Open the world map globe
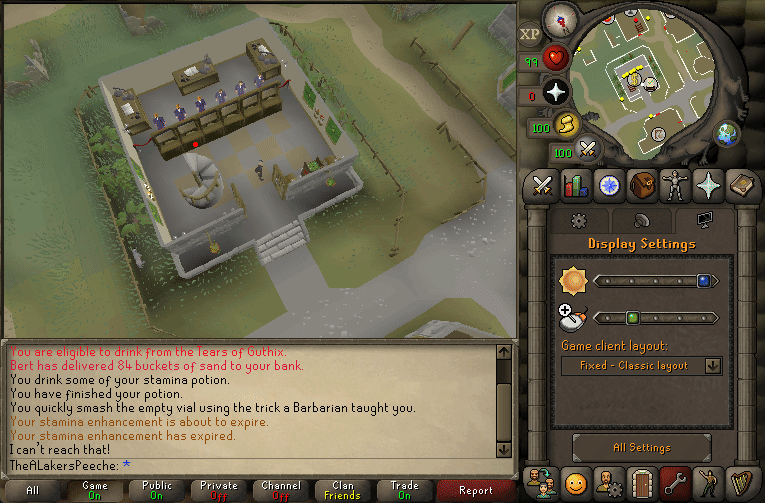Screen dimensions: 765x503 tap(726, 133)
